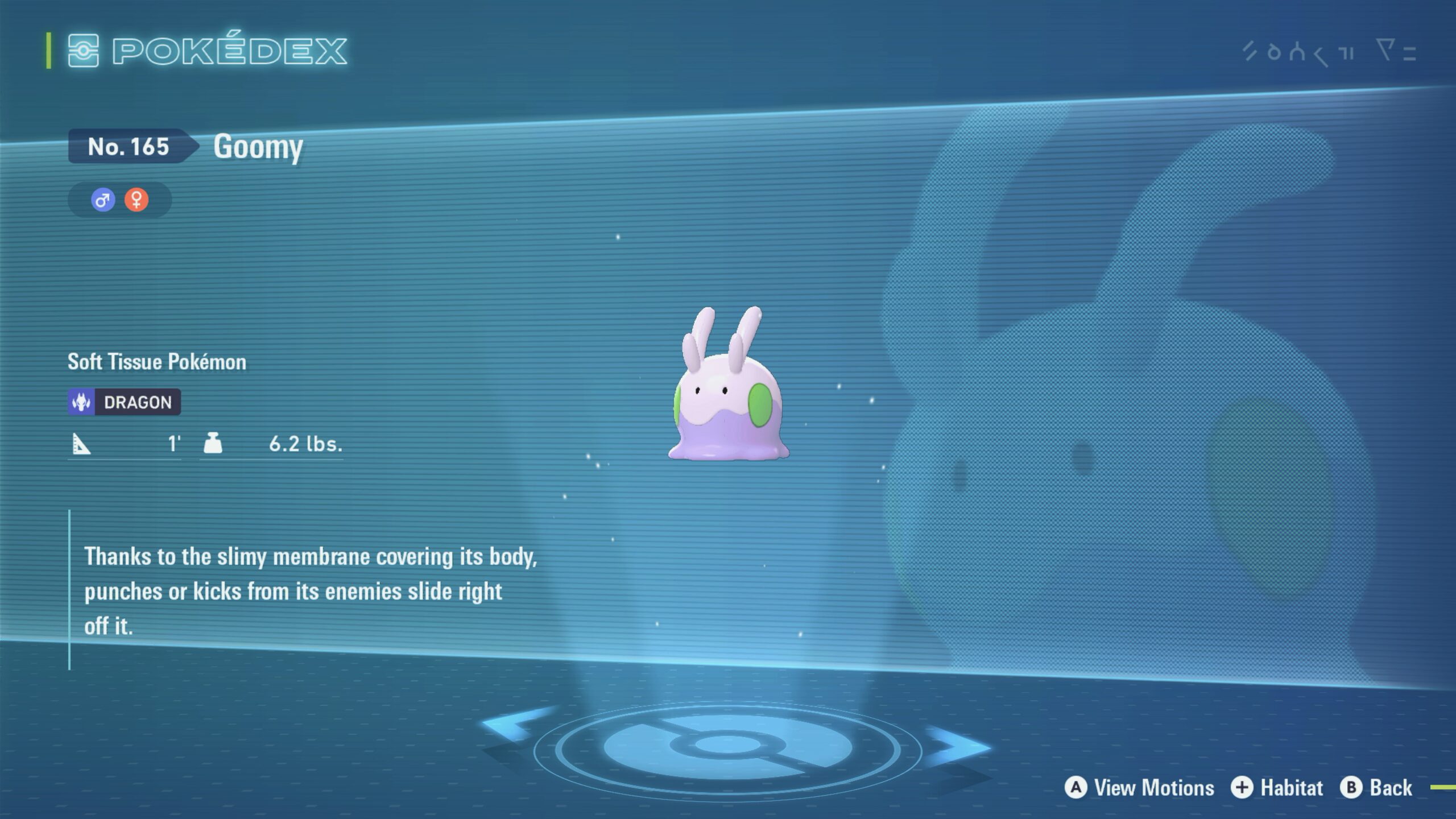Toggle the female gender symbol
The height and width of the screenshot is (819, 1456).
[x=136, y=199]
